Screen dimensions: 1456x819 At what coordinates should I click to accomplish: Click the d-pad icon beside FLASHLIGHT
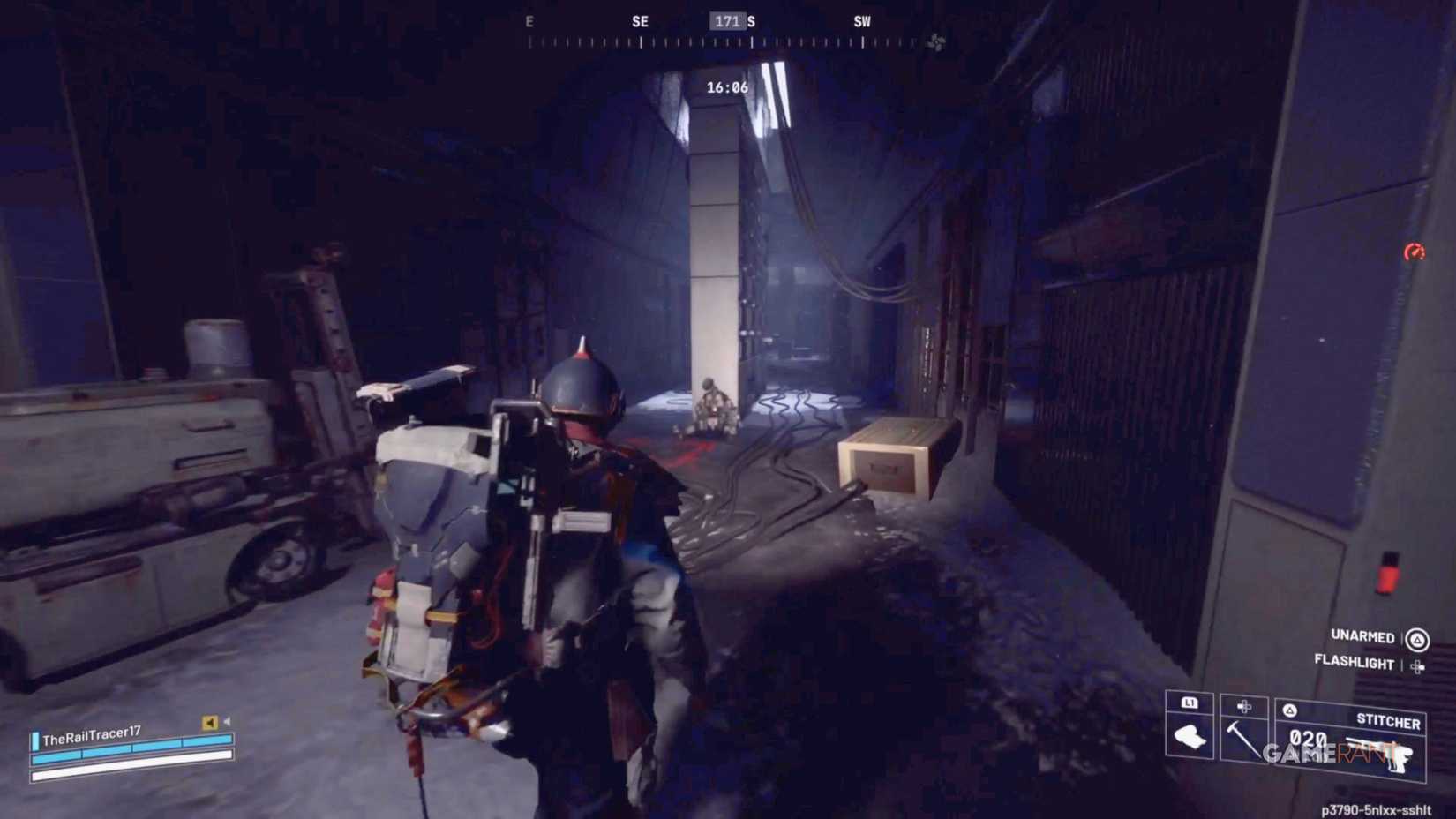click(1419, 665)
